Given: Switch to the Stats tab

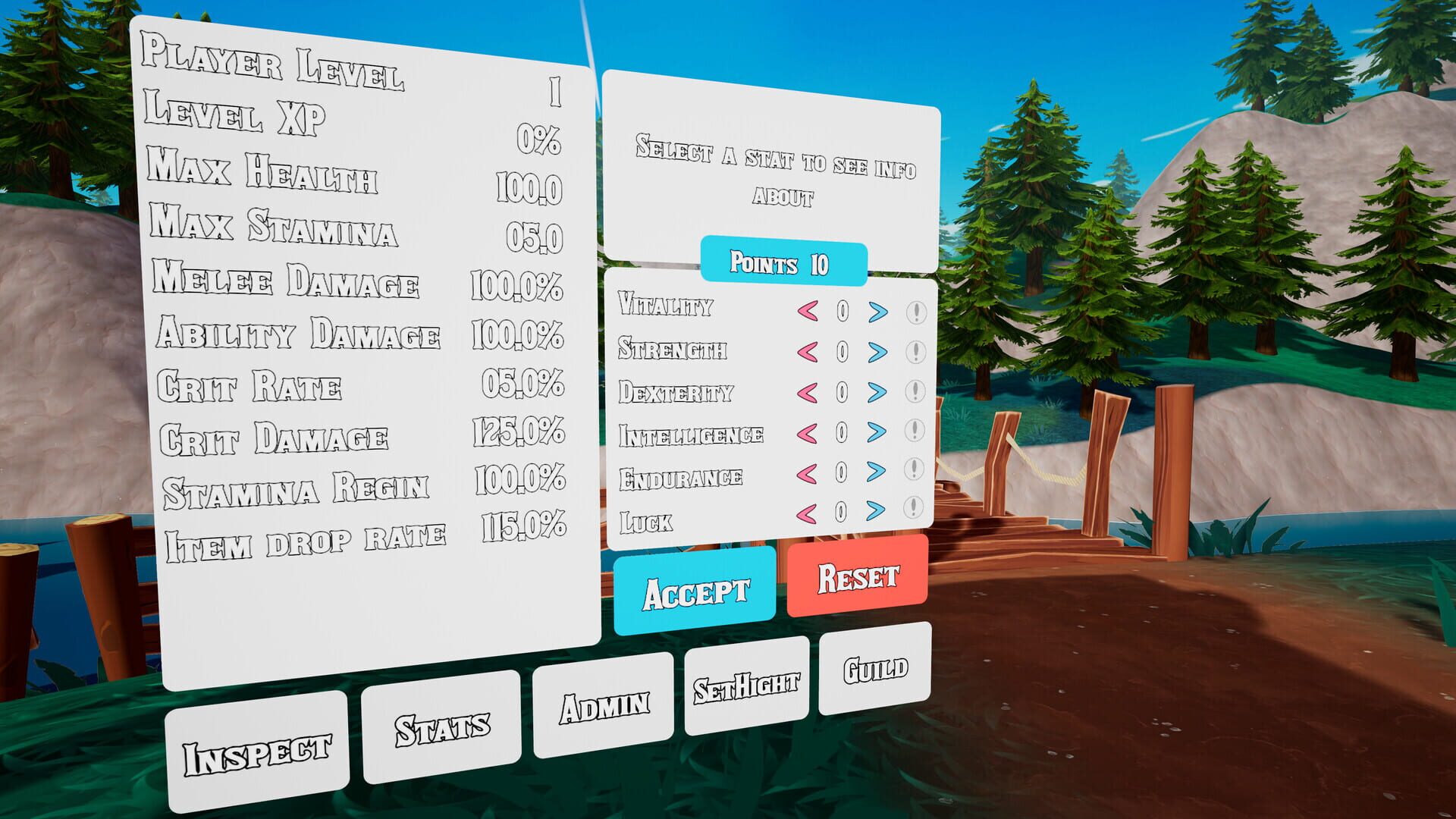Looking at the screenshot, I should 443,726.
